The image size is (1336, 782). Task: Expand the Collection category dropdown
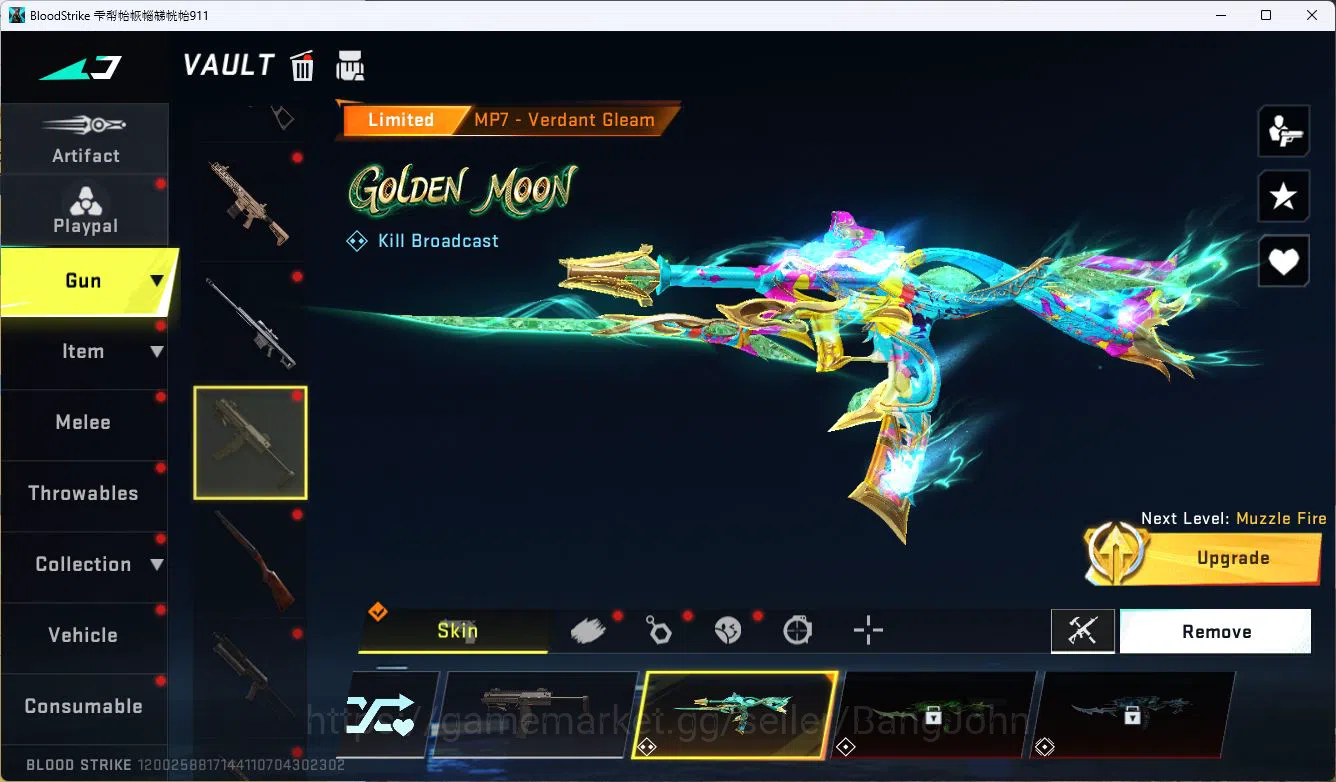tap(158, 564)
